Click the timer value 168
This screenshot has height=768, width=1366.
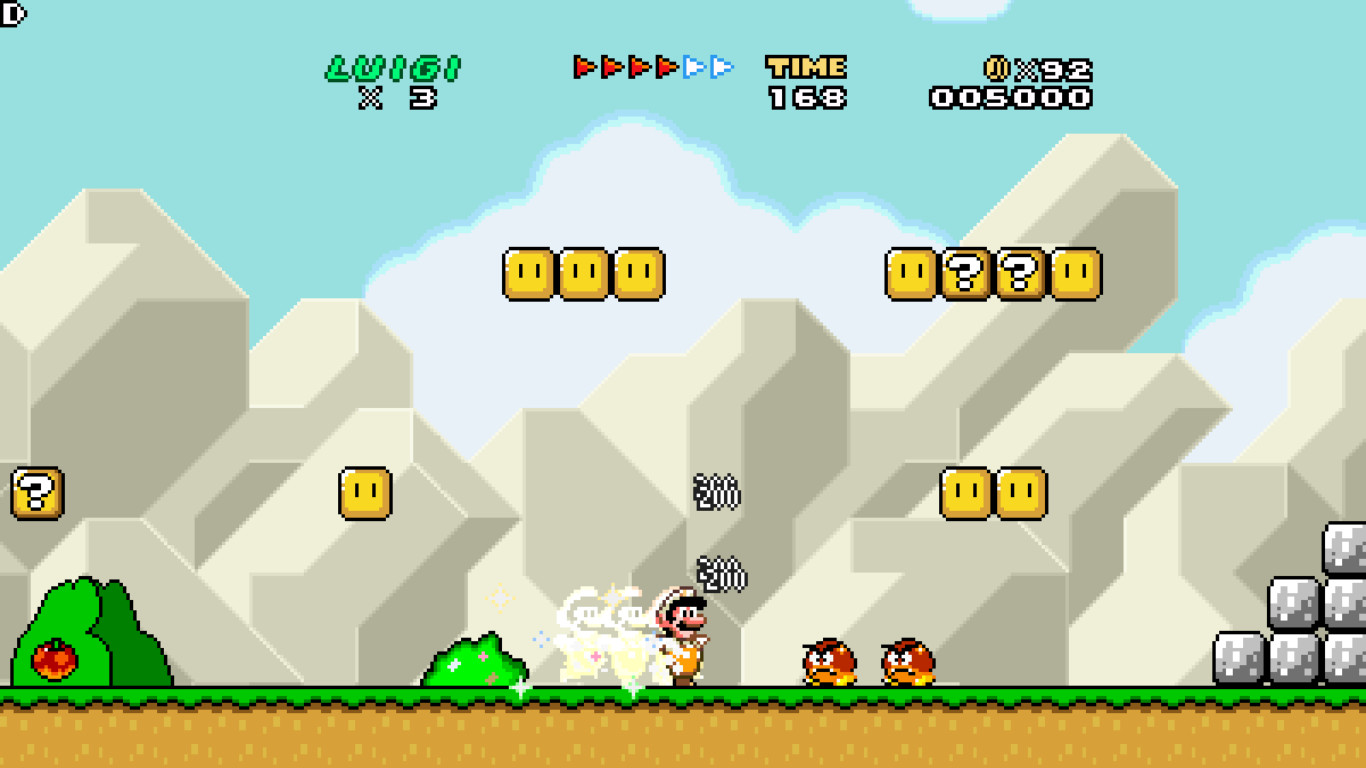pyautogui.click(x=805, y=97)
